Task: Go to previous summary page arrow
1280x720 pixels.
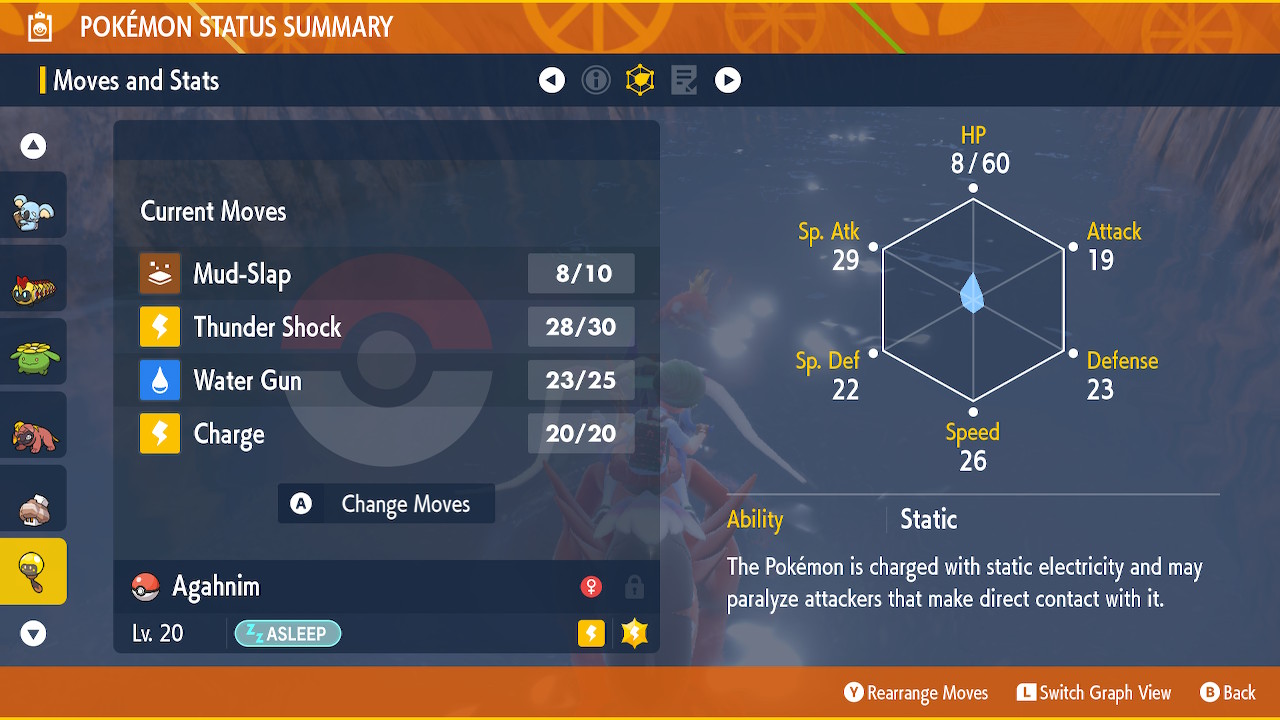Action: pyautogui.click(x=552, y=80)
